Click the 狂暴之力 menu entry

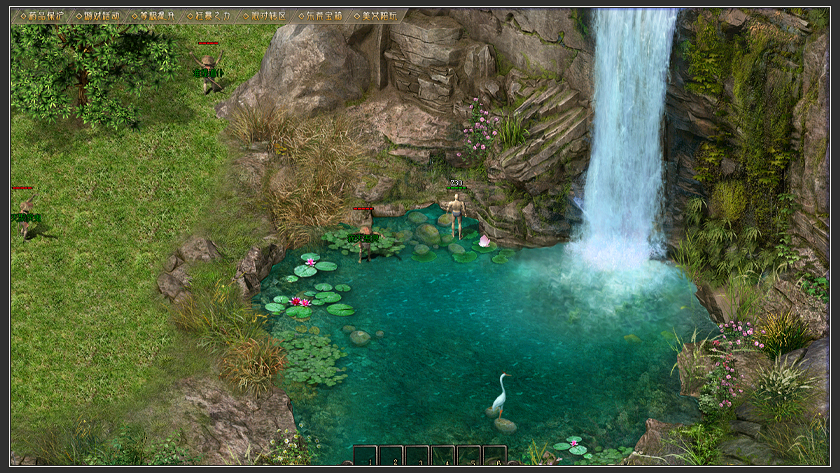212,16
